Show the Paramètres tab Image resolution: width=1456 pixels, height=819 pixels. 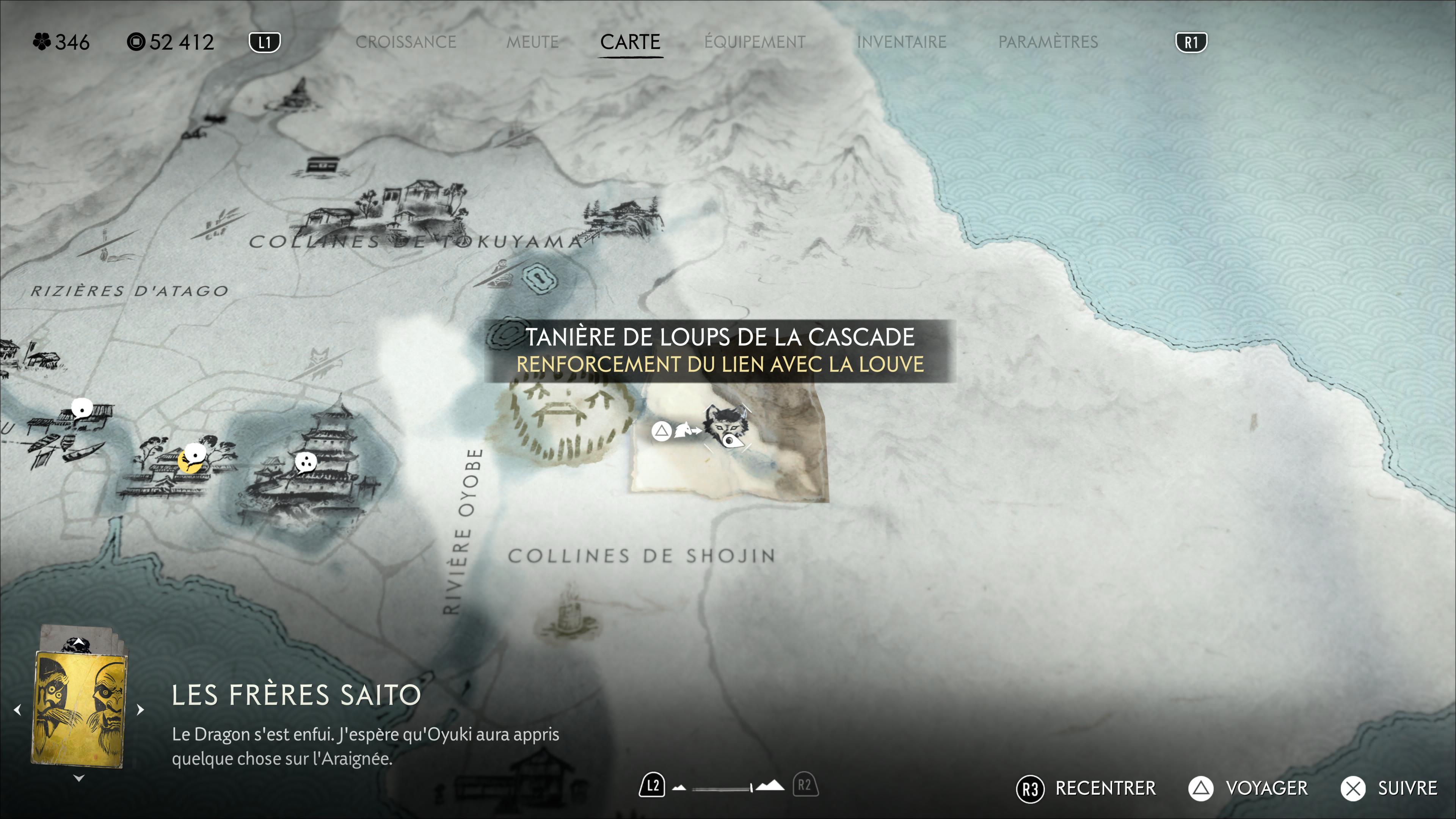point(1048,42)
